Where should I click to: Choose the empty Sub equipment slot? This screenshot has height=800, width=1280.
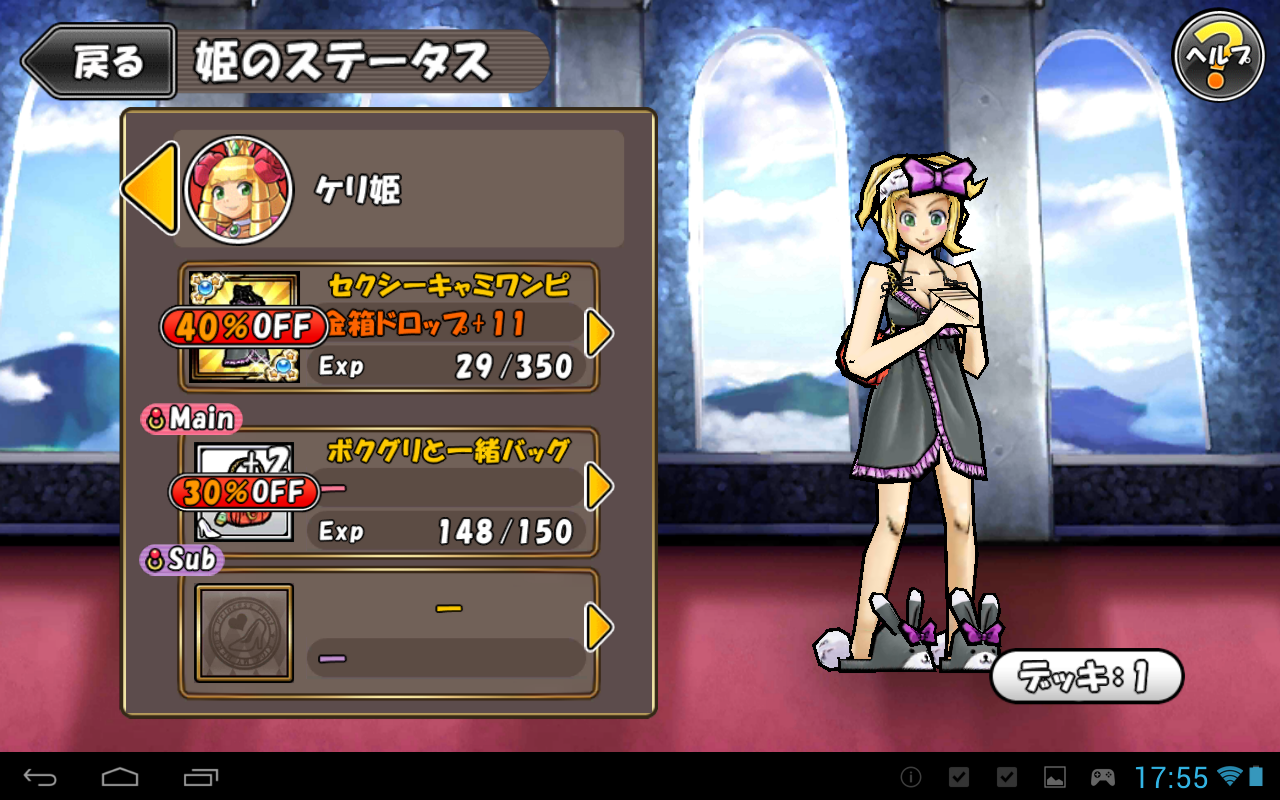point(245,633)
